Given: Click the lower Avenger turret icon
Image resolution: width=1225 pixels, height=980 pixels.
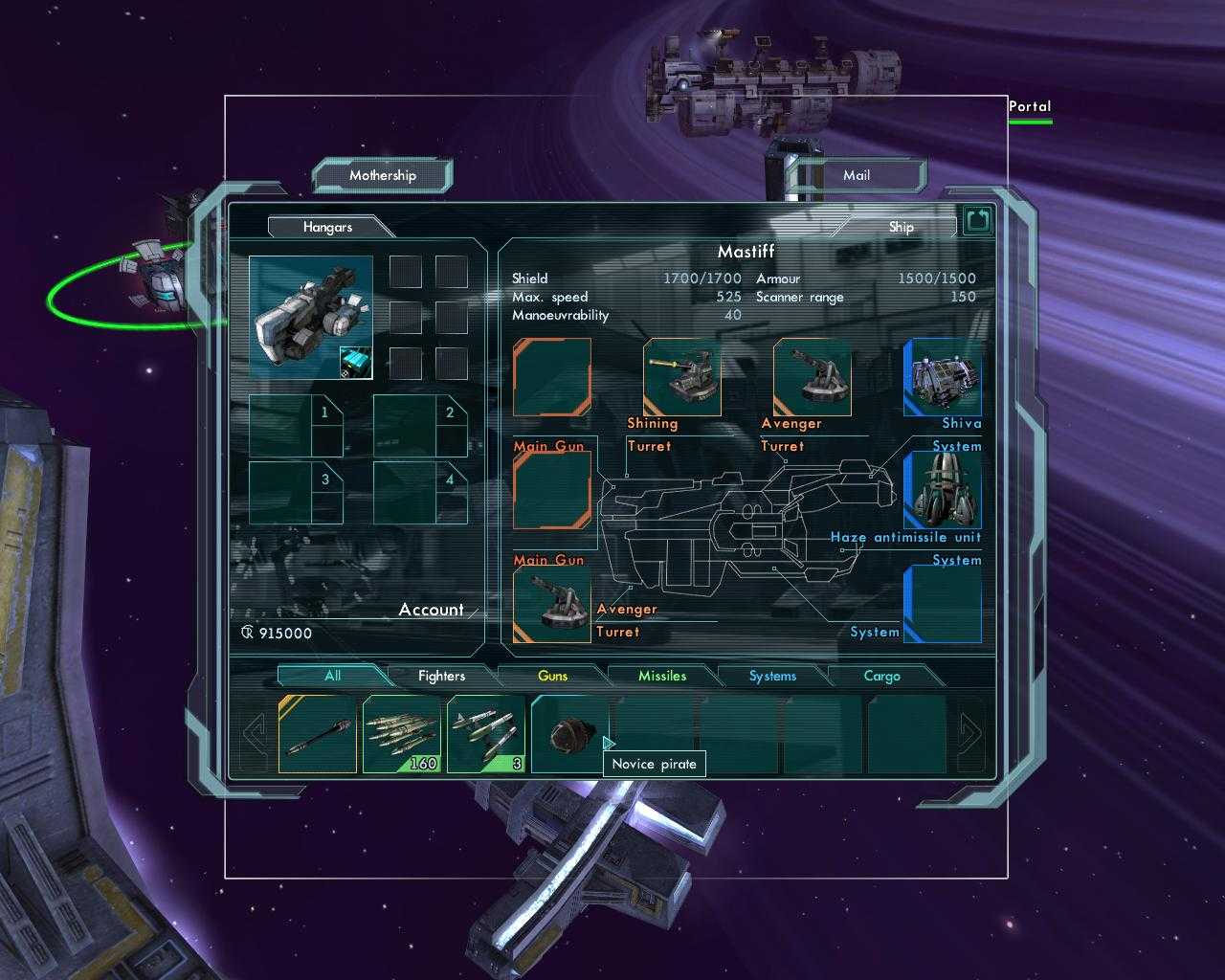Looking at the screenshot, I should point(553,603).
